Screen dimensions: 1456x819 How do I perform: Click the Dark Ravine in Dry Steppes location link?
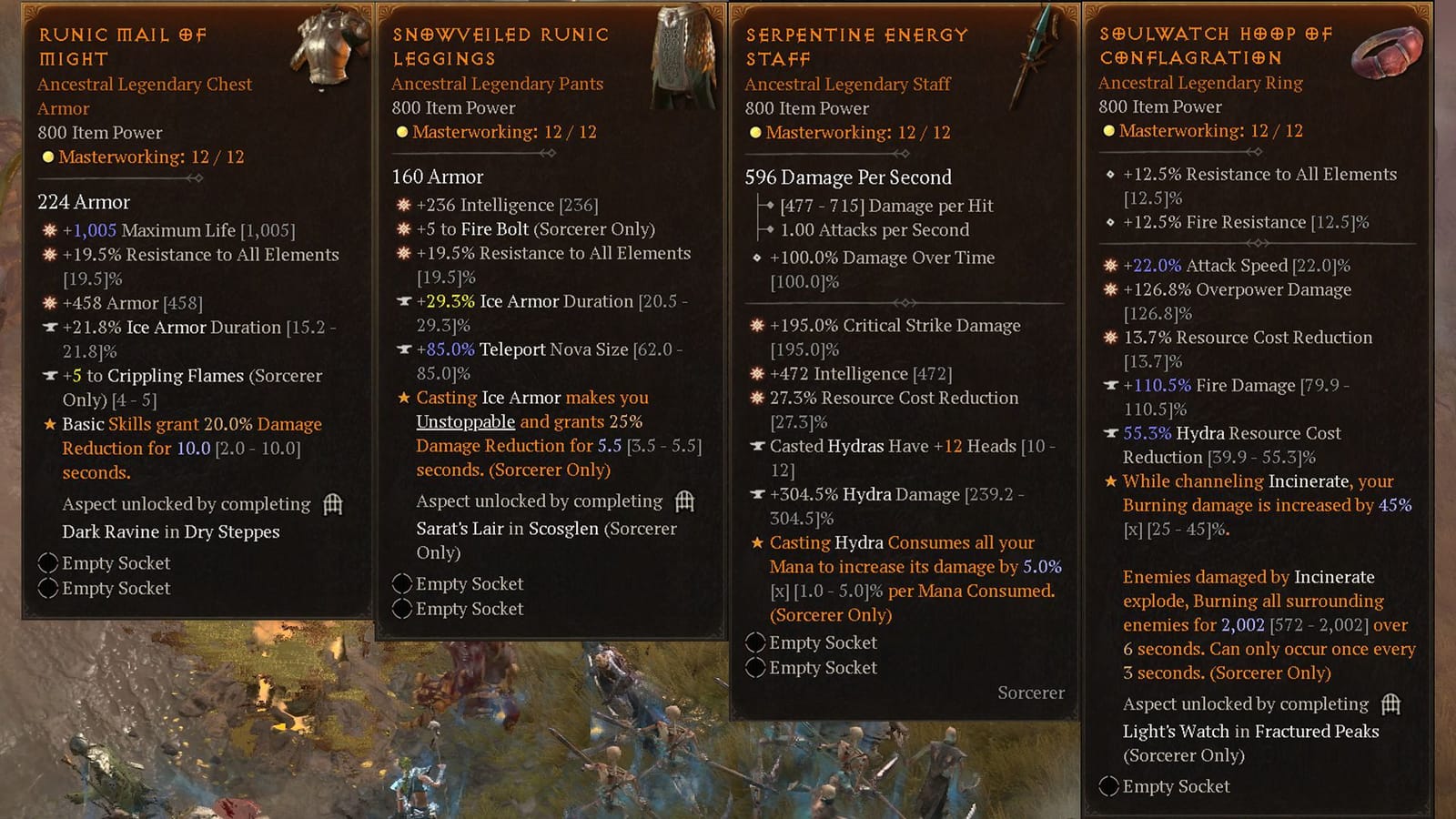coord(171,531)
